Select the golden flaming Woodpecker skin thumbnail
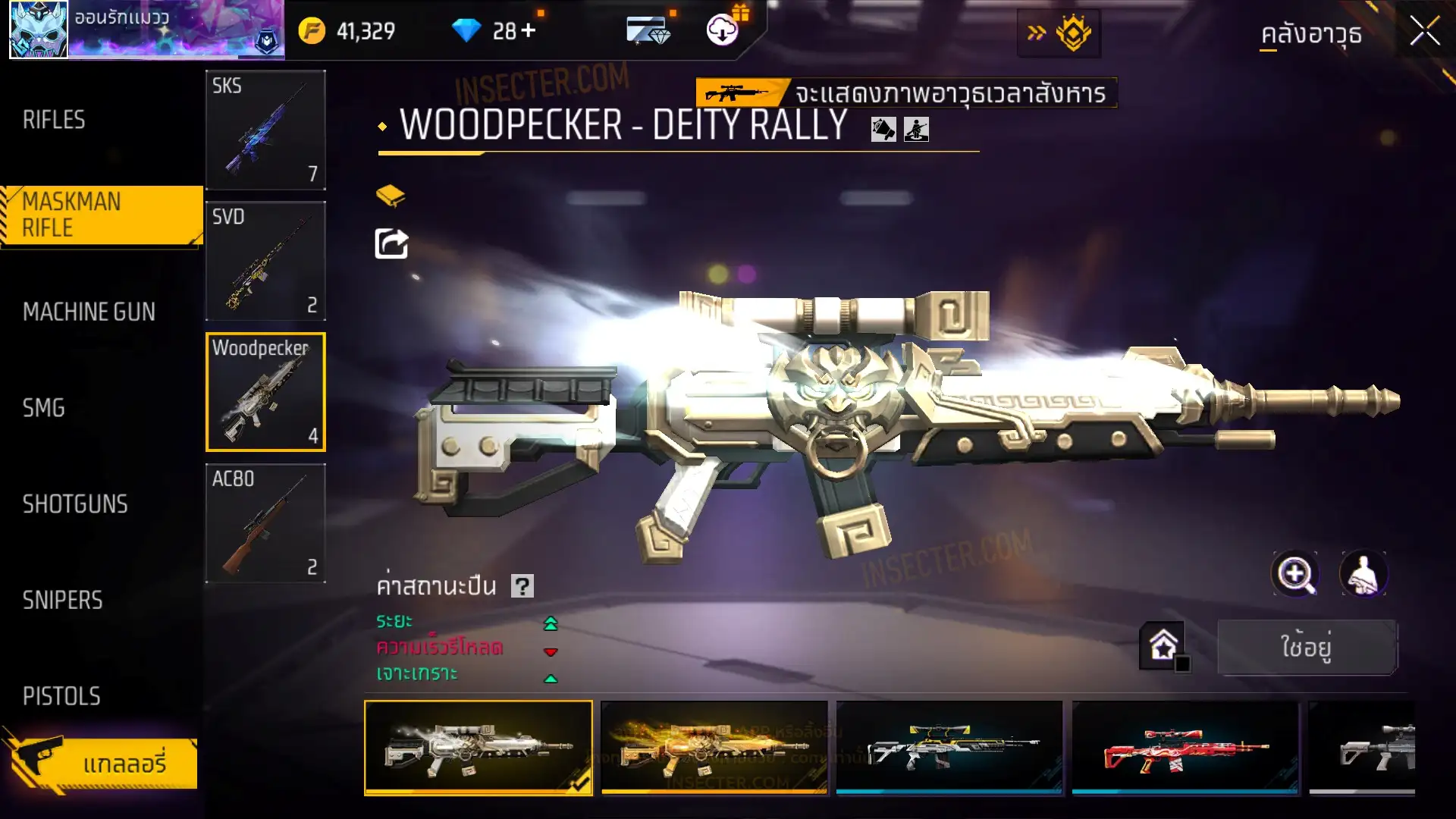The height and width of the screenshot is (819, 1456). click(714, 748)
